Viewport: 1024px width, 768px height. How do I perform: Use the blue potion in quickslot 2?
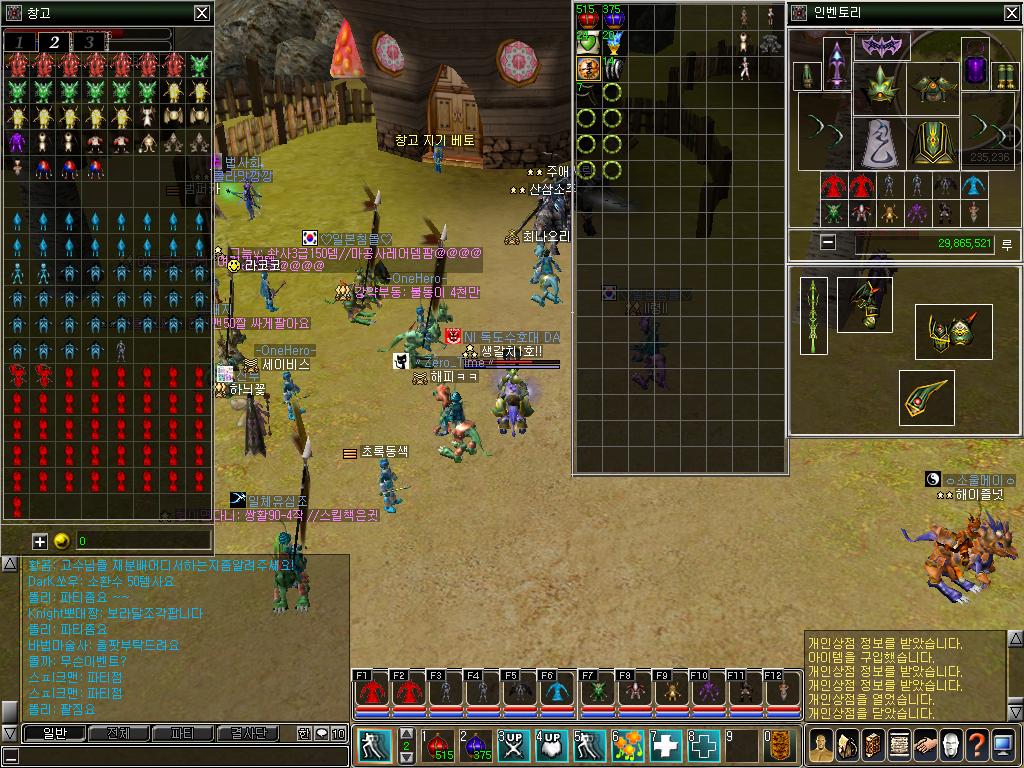point(477,746)
